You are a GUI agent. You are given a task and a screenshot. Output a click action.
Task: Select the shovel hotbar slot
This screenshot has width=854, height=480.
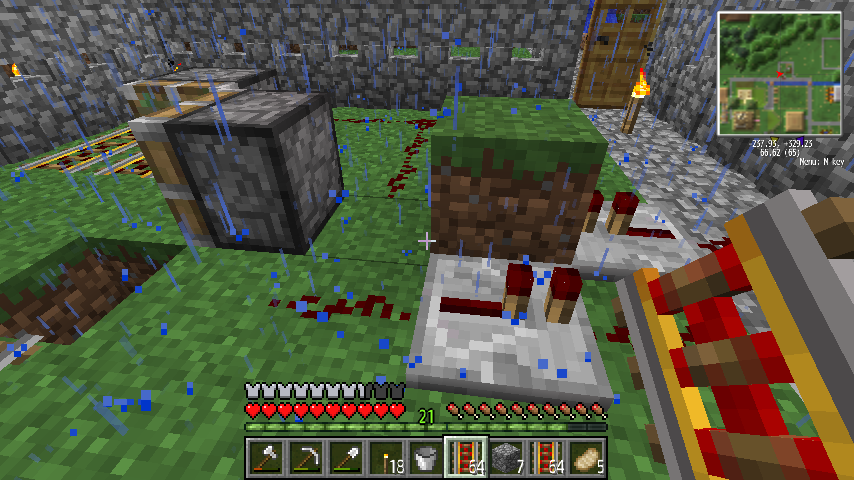tap(345, 458)
